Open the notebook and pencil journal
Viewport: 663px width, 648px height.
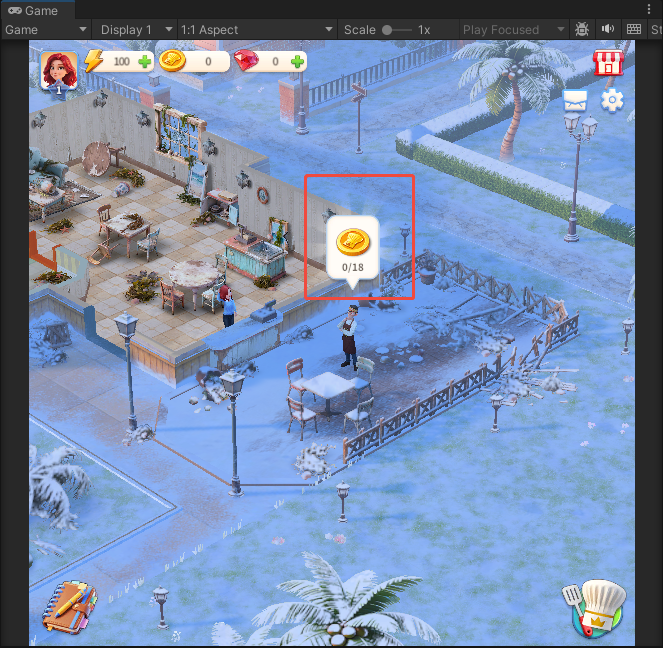[68, 606]
